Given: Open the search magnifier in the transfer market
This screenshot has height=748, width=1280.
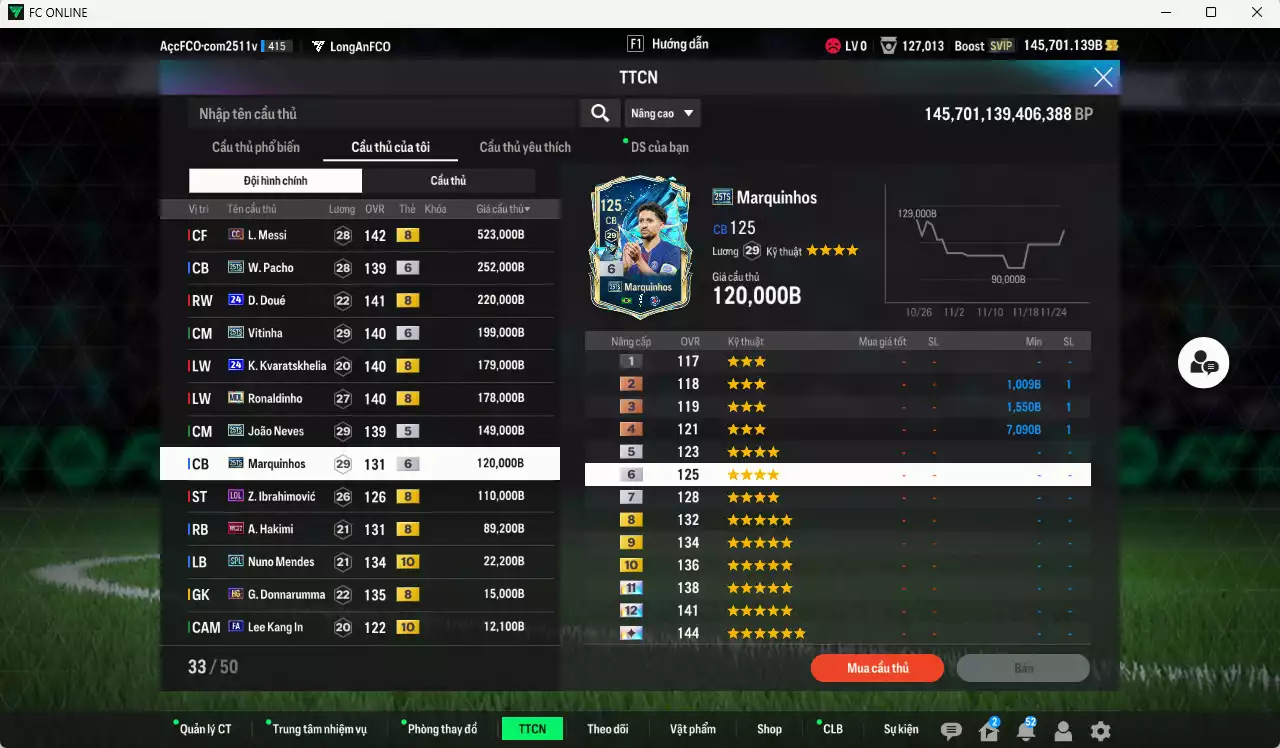Looking at the screenshot, I should click(x=599, y=113).
